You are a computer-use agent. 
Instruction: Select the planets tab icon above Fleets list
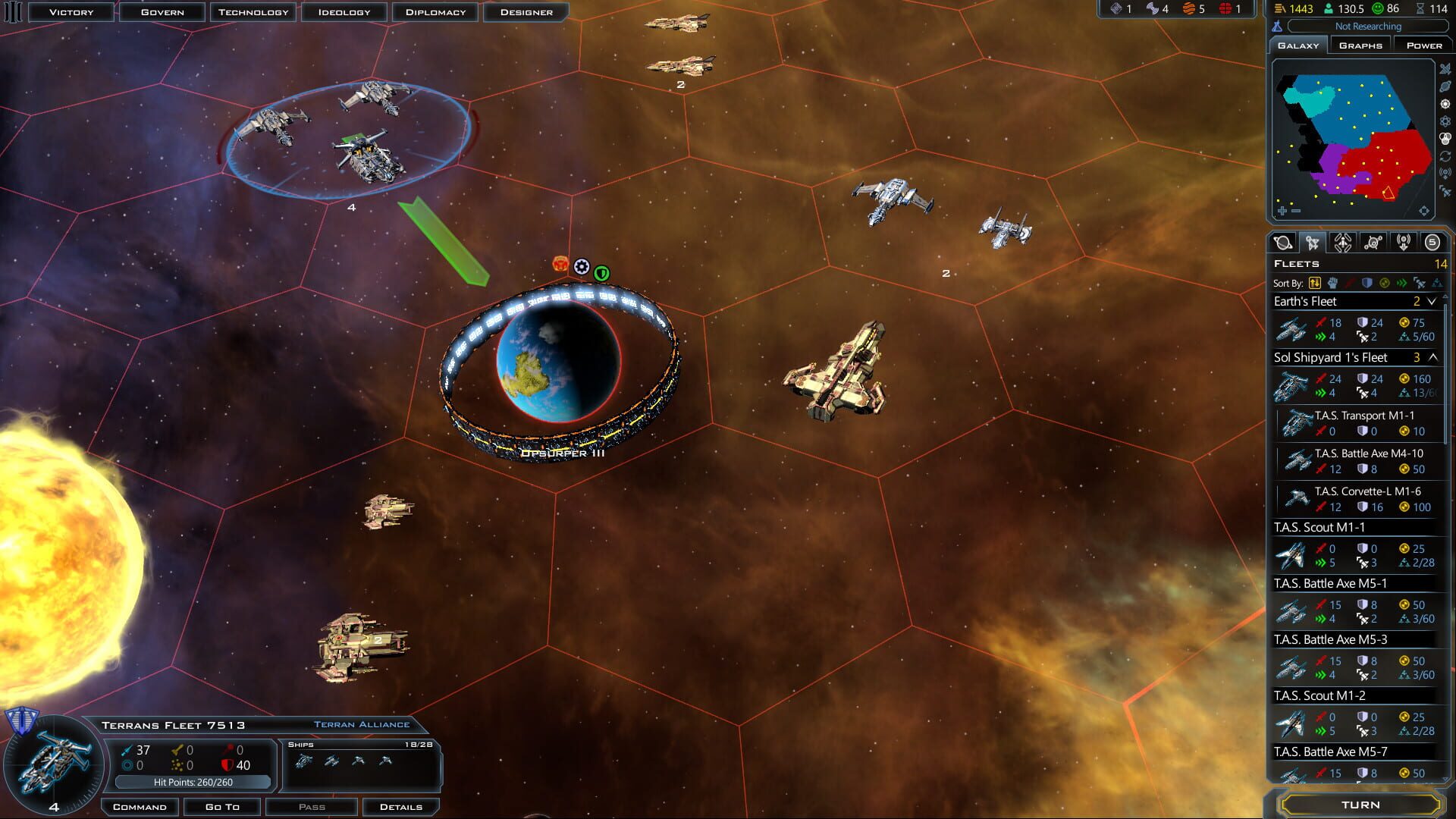(x=1283, y=244)
